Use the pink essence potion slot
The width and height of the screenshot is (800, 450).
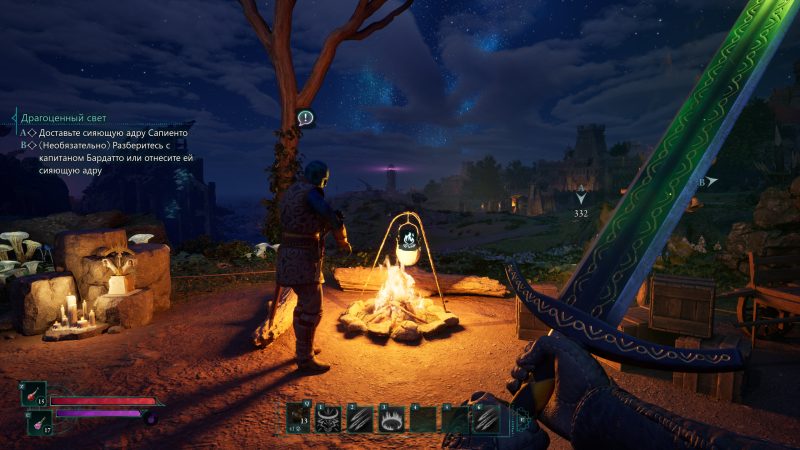click(39, 423)
